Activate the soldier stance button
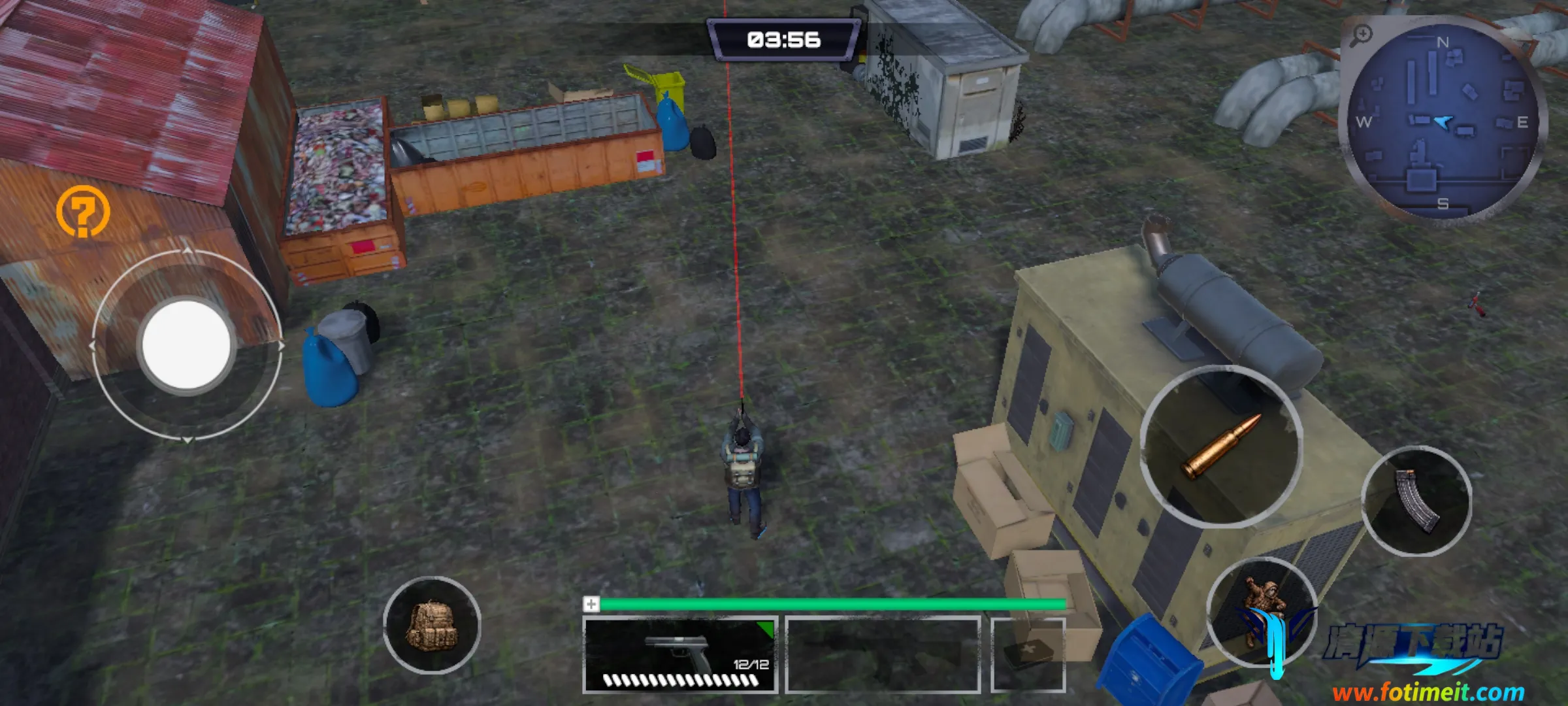The image size is (1568, 706). coord(1261,611)
